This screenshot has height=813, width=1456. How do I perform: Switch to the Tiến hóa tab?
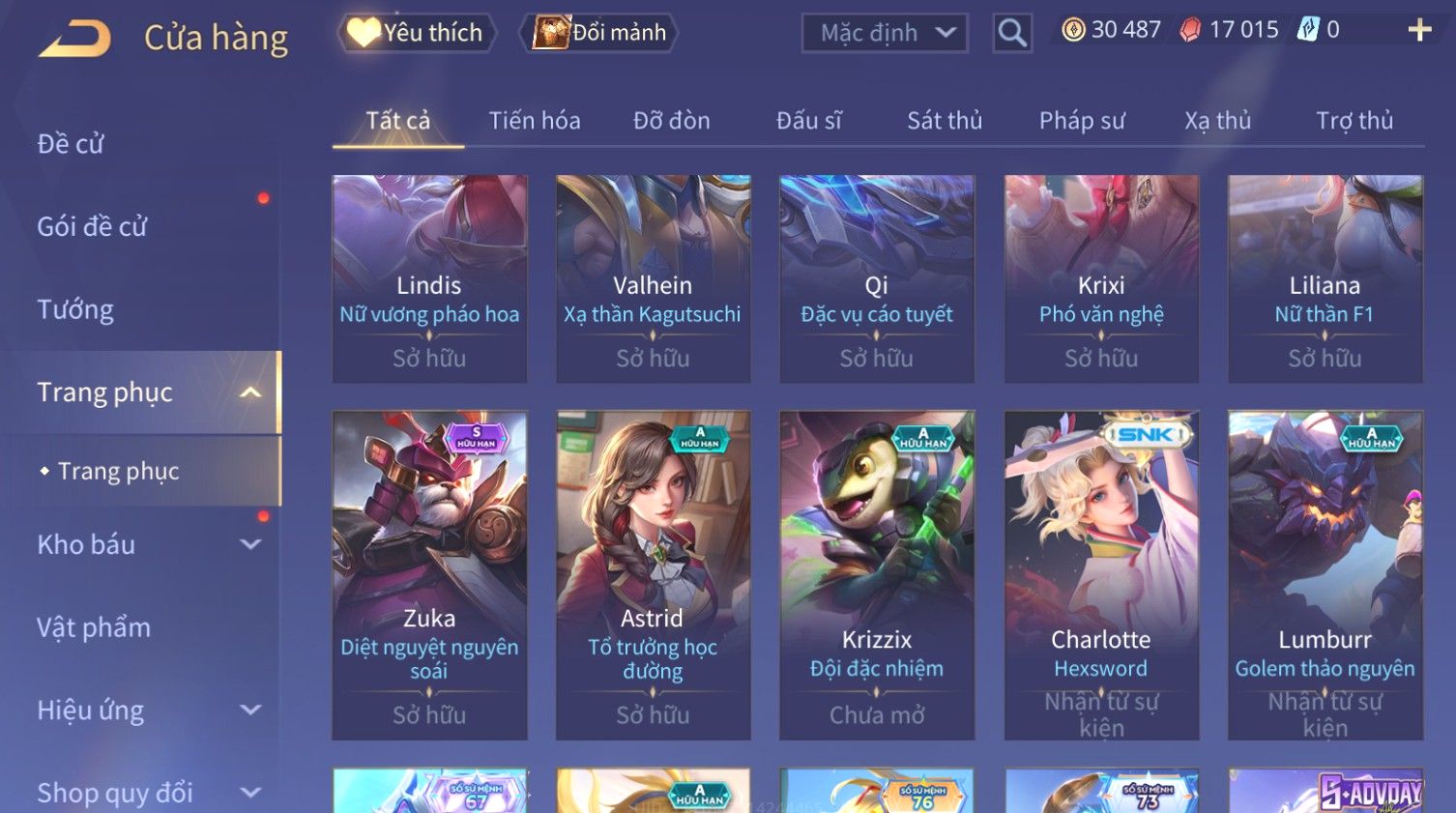click(x=534, y=121)
